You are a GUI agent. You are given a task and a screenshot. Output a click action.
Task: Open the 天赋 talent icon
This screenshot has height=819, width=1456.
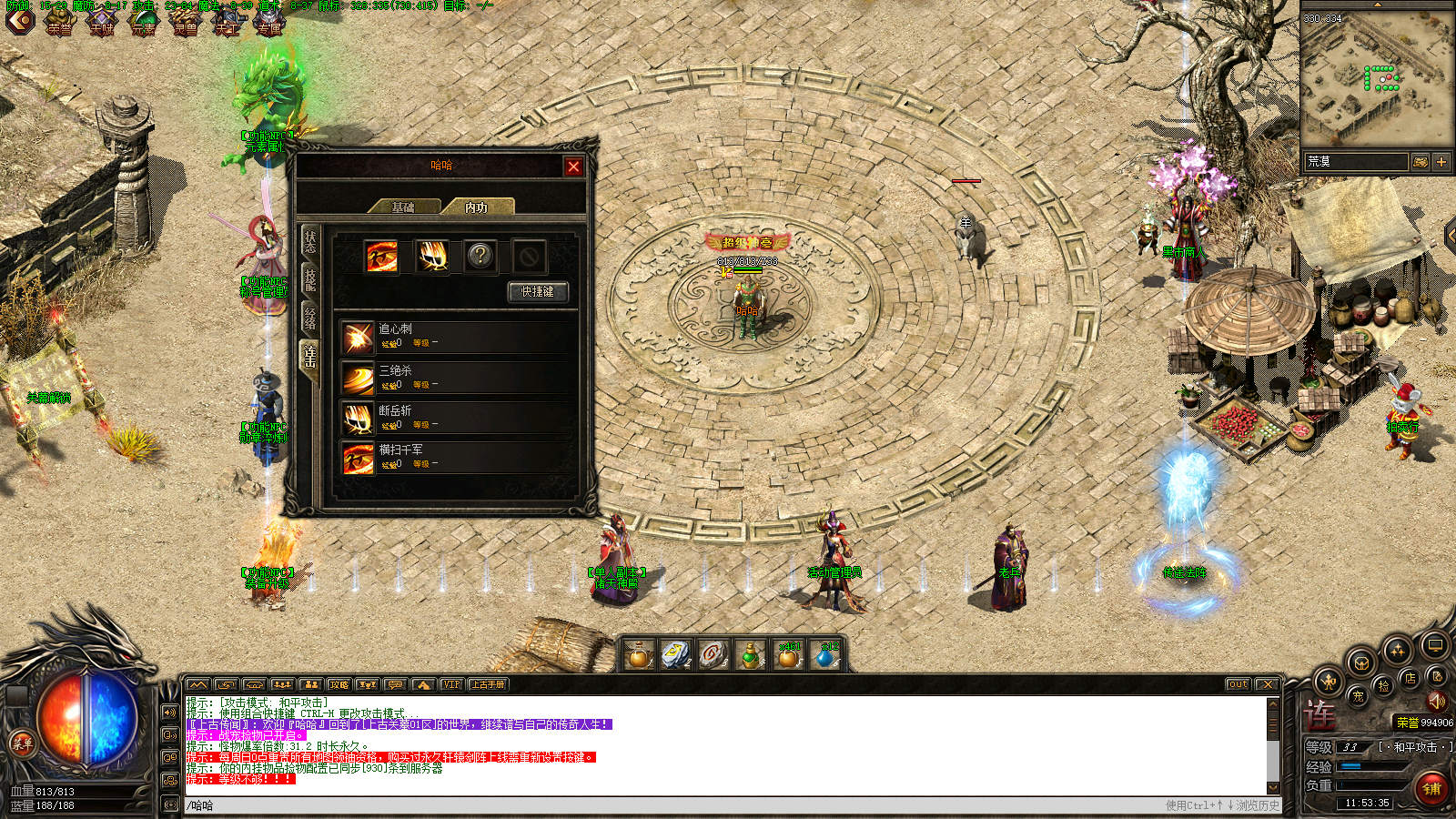(102, 20)
